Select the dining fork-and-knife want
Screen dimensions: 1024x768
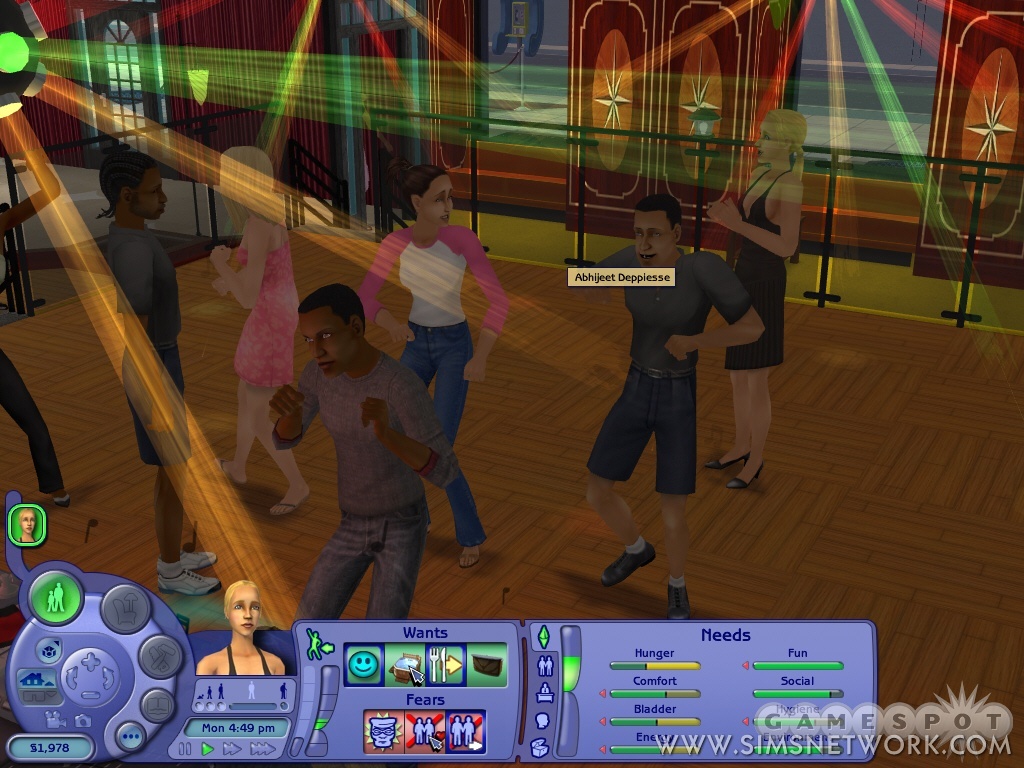click(444, 665)
